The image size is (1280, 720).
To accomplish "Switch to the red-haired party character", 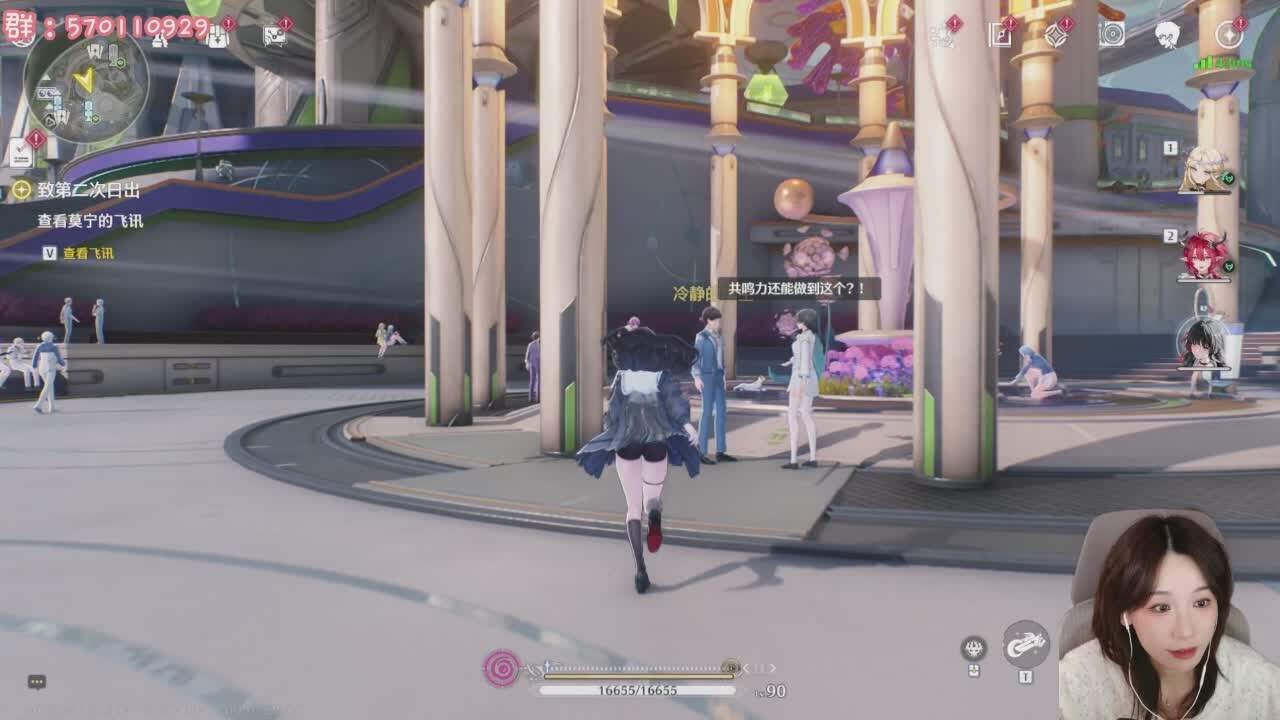I will pyautogui.click(x=1203, y=256).
